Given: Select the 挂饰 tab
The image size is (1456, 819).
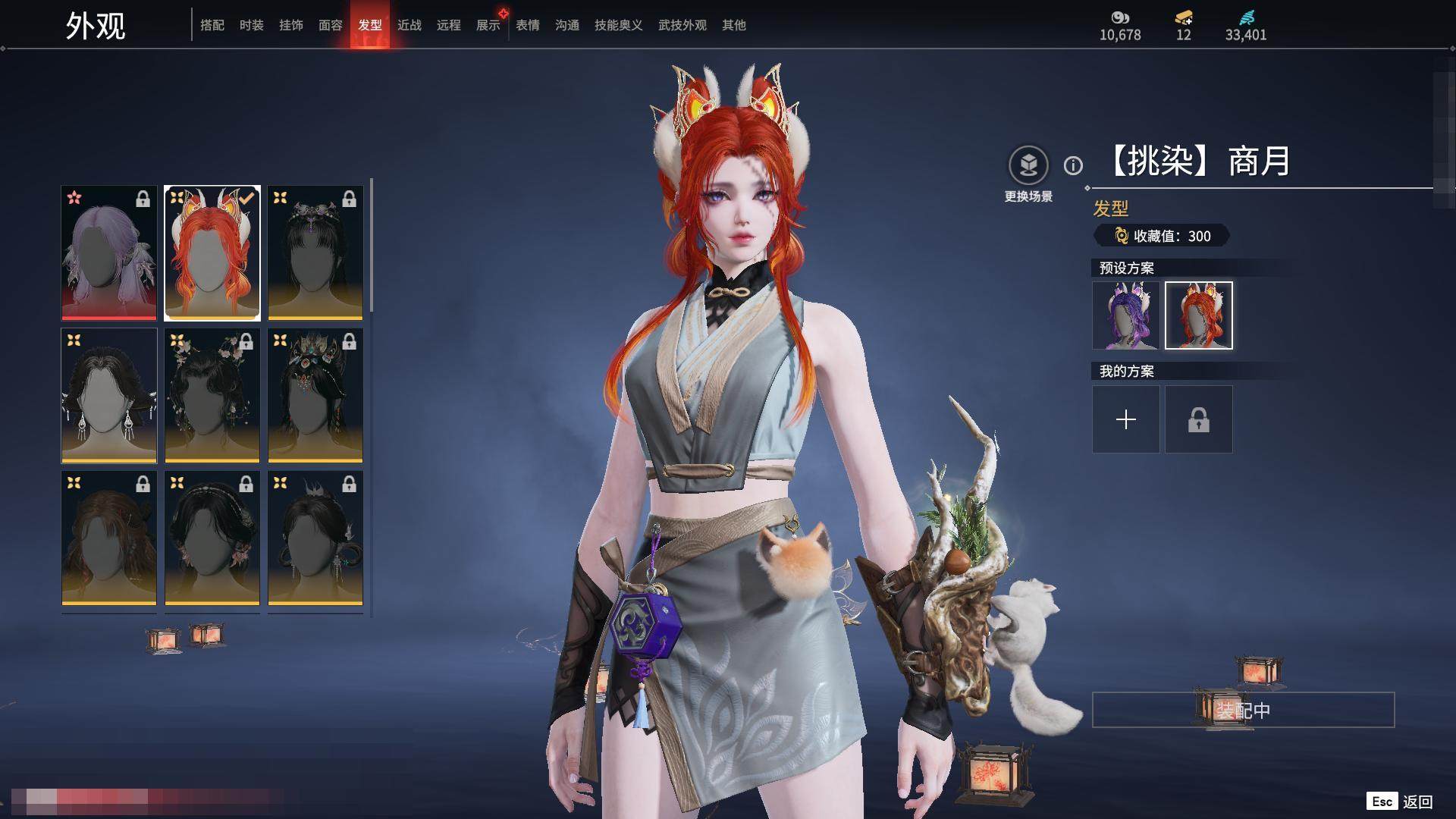Looking at the screenshot, I should (x=291, y=25).
